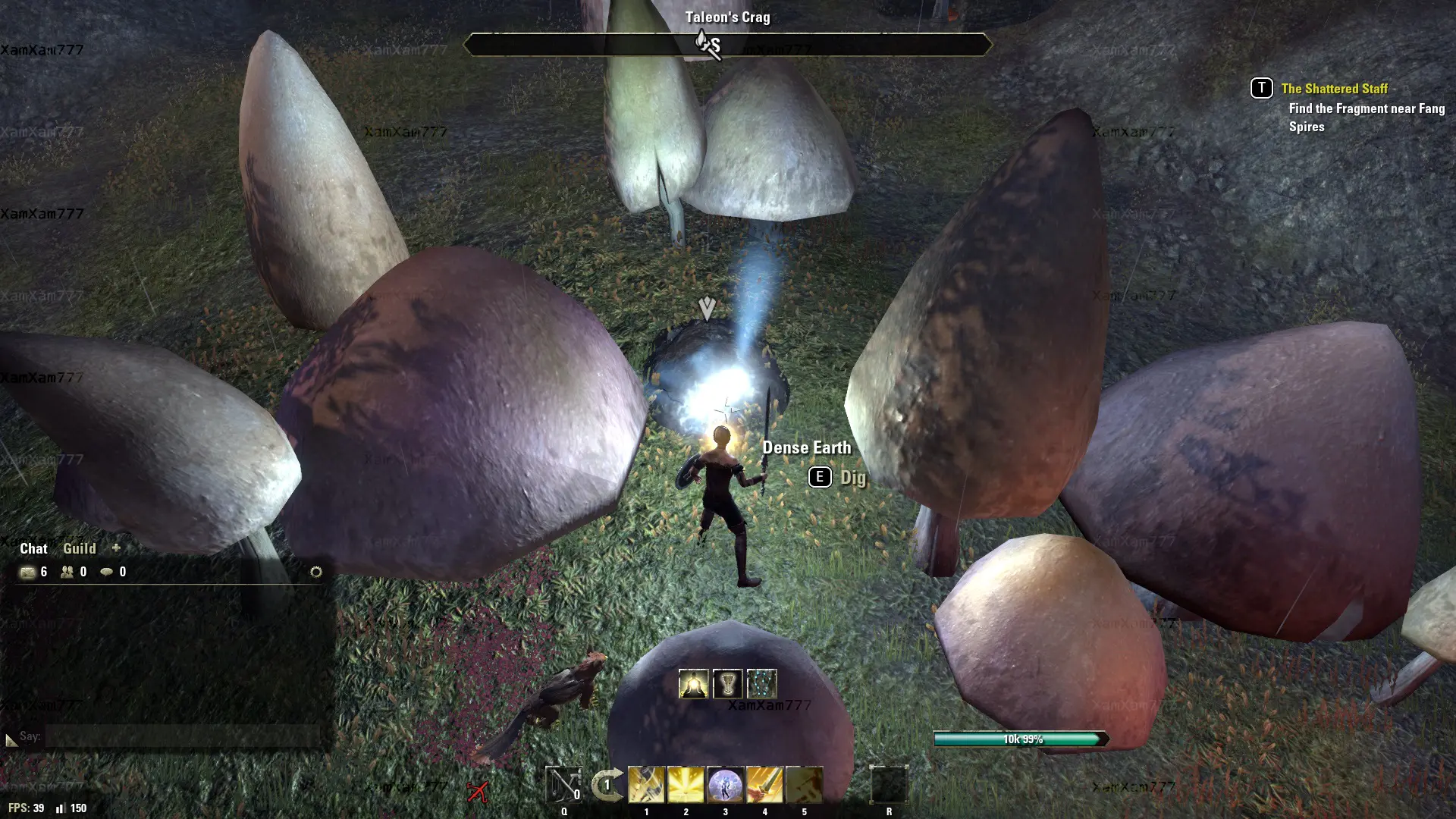Activate the first golden hammer strike ability
Viewport: 1456px width, 819px height.
tap(646, 785)
